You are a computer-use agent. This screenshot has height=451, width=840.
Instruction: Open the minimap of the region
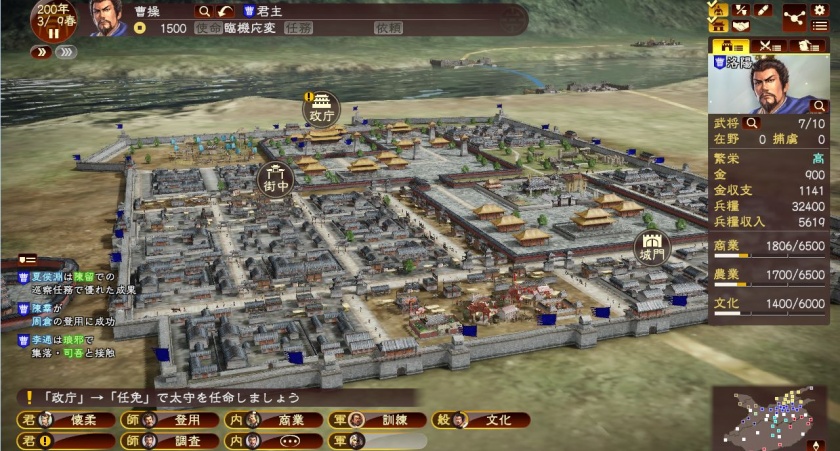click(769, 417)
